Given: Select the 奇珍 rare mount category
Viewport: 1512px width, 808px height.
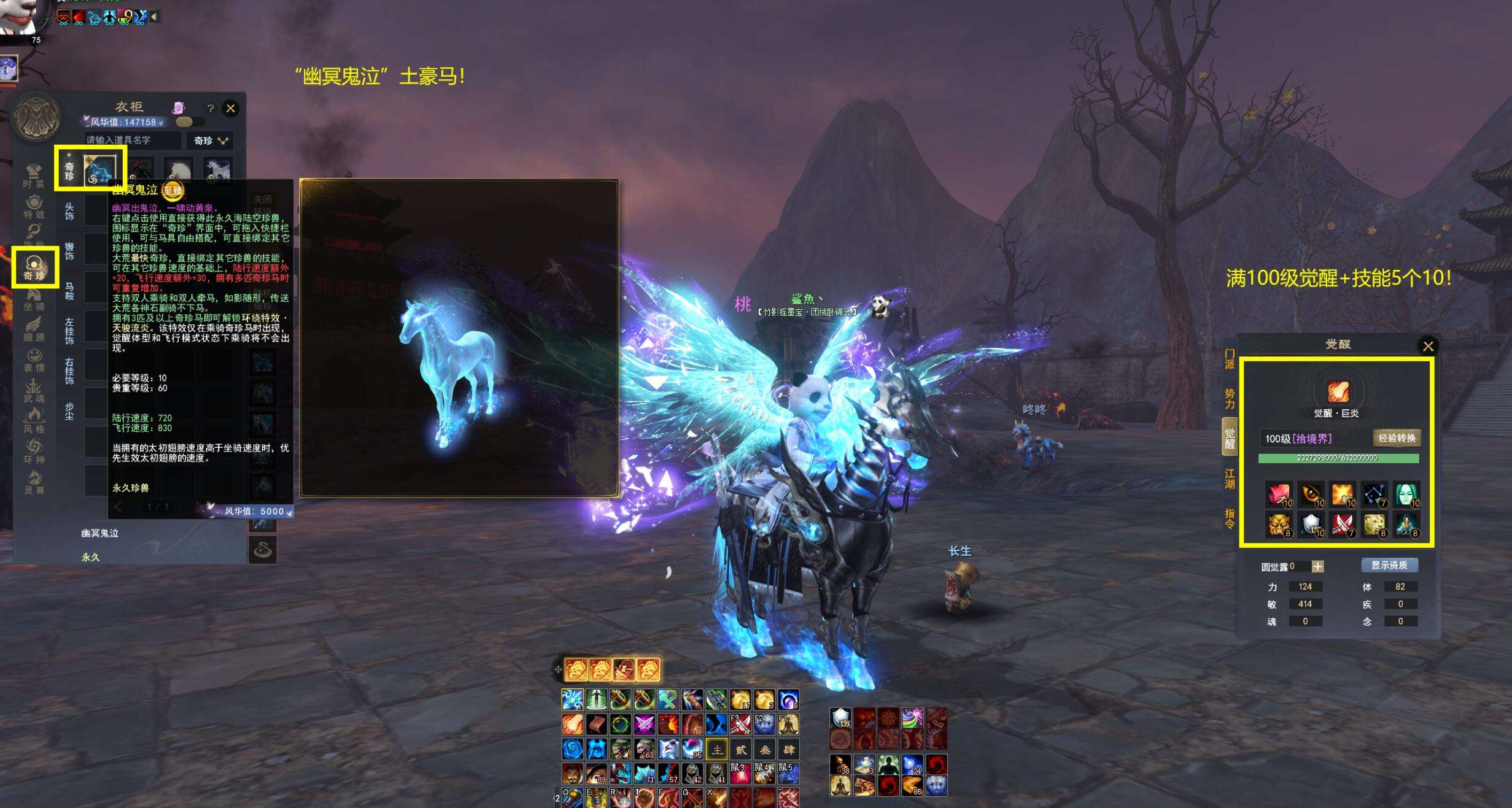Looking at the screenshot, I should click(x=34, y=268).
